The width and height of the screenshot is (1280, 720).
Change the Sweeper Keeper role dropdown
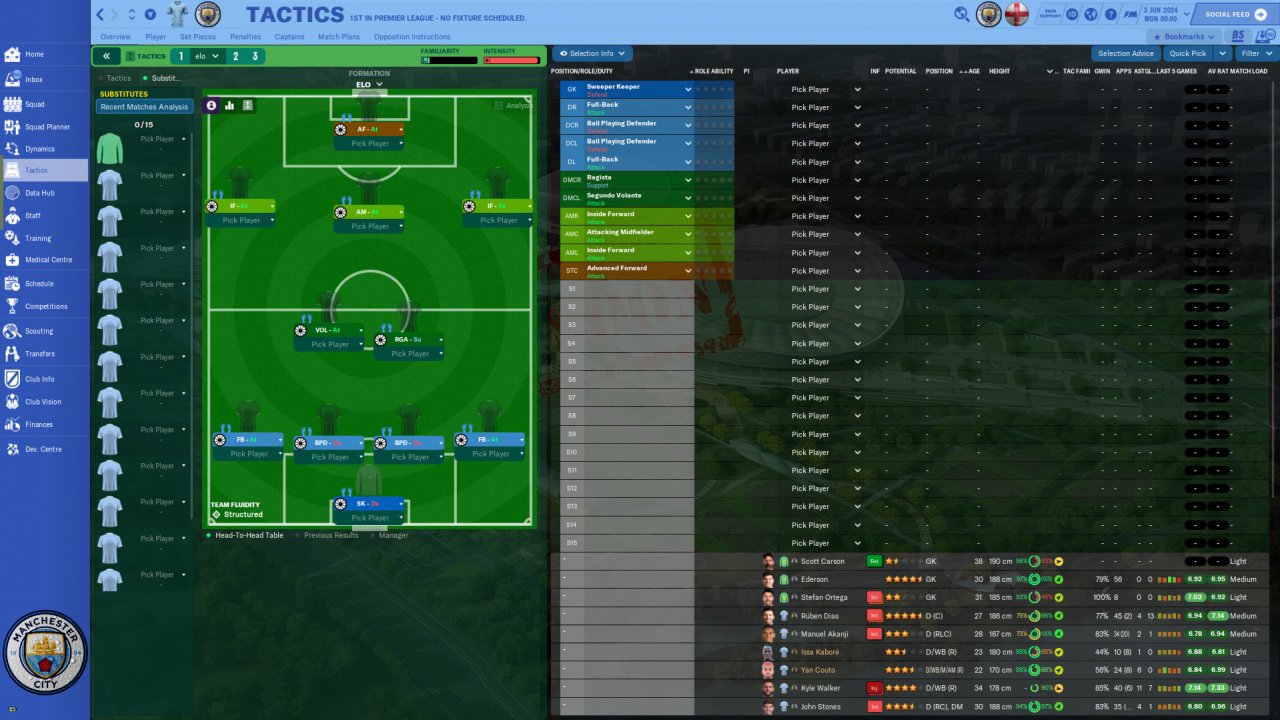point(688,90)
